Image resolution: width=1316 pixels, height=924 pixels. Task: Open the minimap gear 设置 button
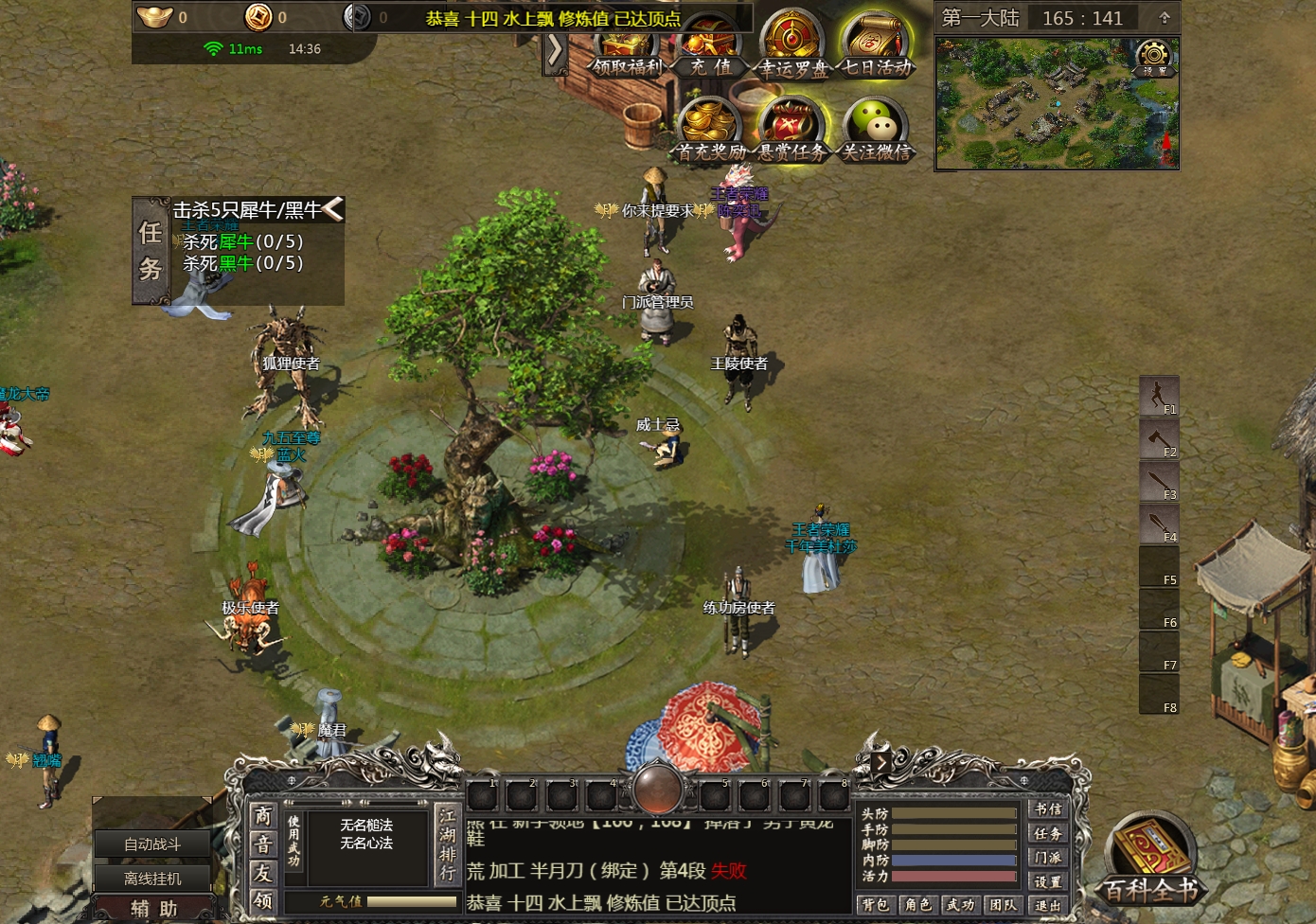1153,57
